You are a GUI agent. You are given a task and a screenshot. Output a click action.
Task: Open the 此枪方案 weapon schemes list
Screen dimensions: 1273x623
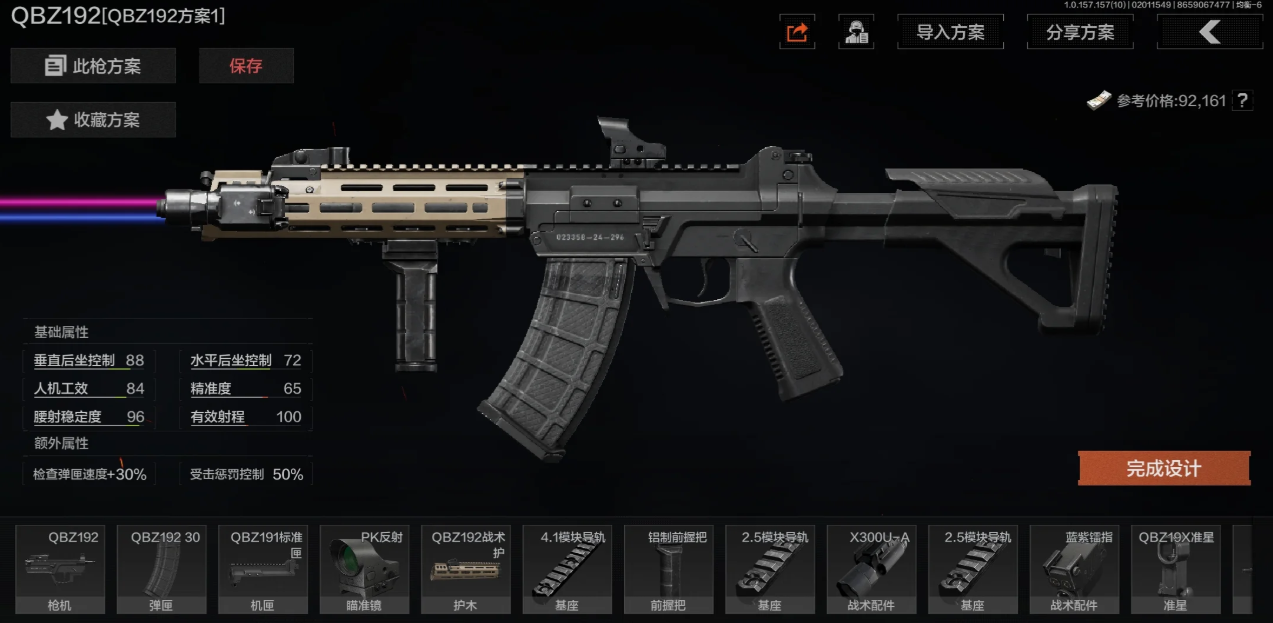pyautogui.click(x=93, y=66)
